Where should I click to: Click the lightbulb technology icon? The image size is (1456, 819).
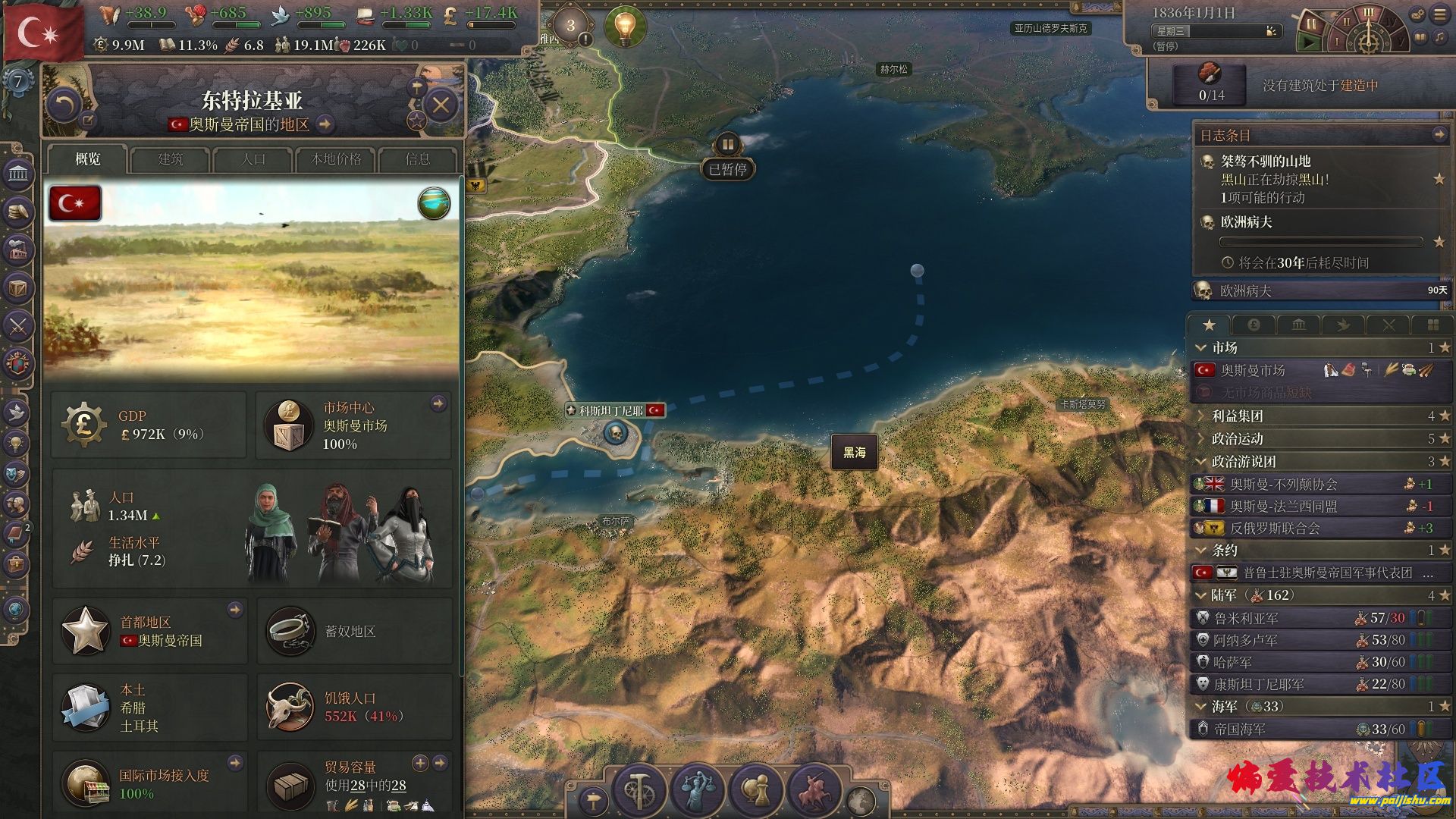[624, 27]
